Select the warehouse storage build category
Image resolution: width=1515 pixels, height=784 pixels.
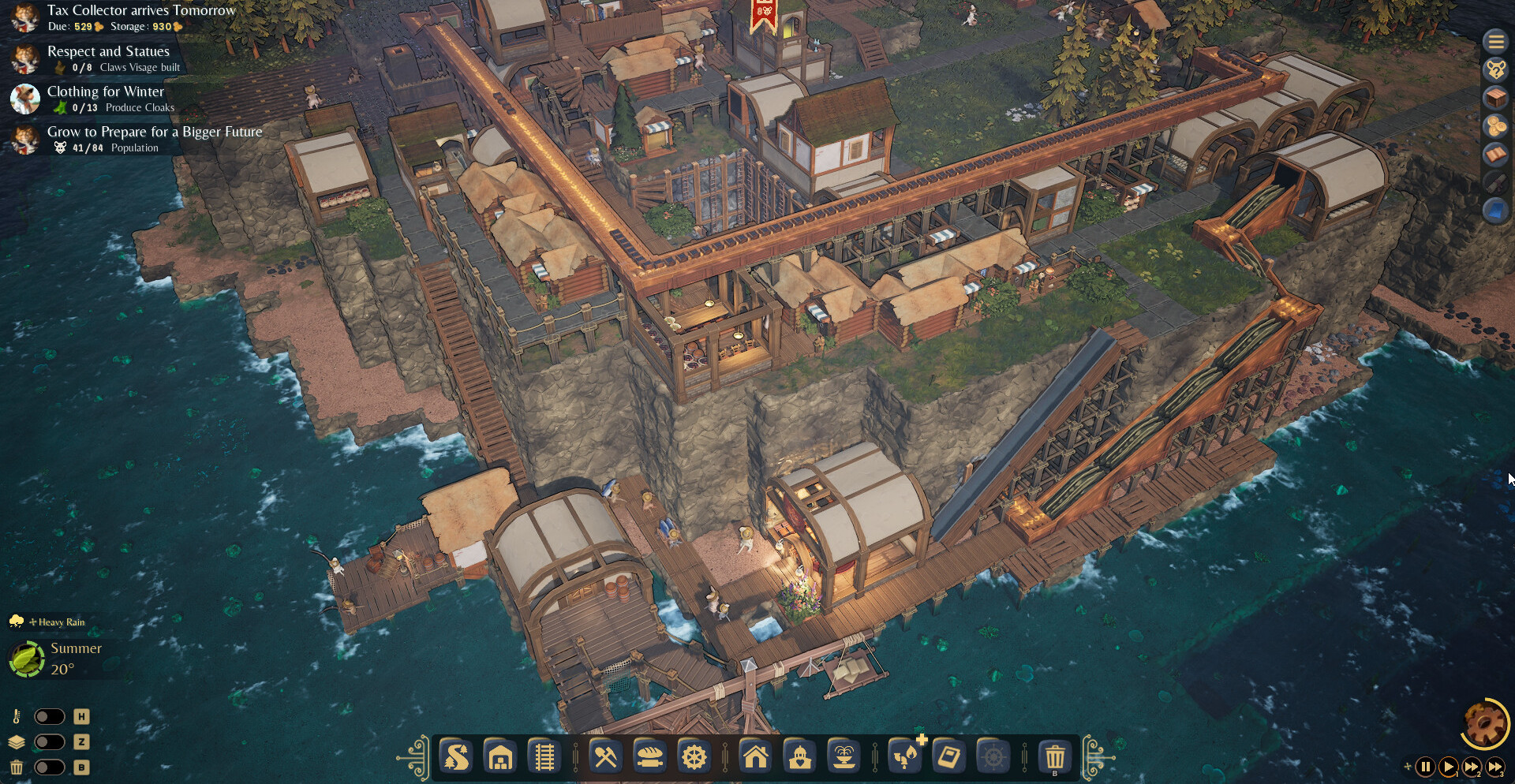click(x=501, y=758)
